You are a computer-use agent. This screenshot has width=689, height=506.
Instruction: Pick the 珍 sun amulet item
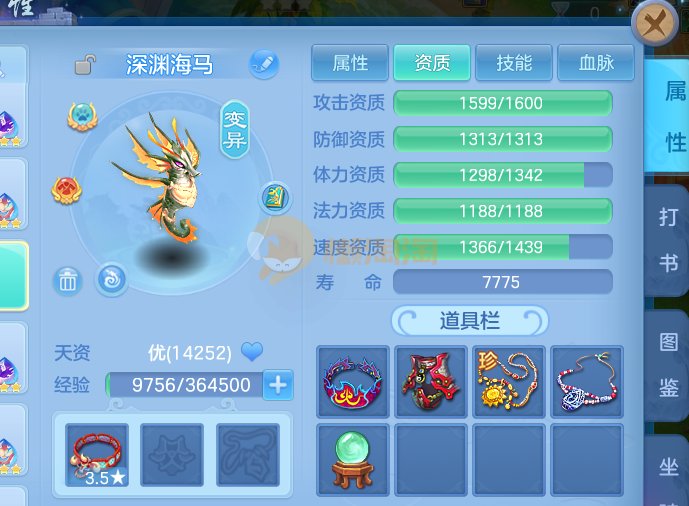509,383
